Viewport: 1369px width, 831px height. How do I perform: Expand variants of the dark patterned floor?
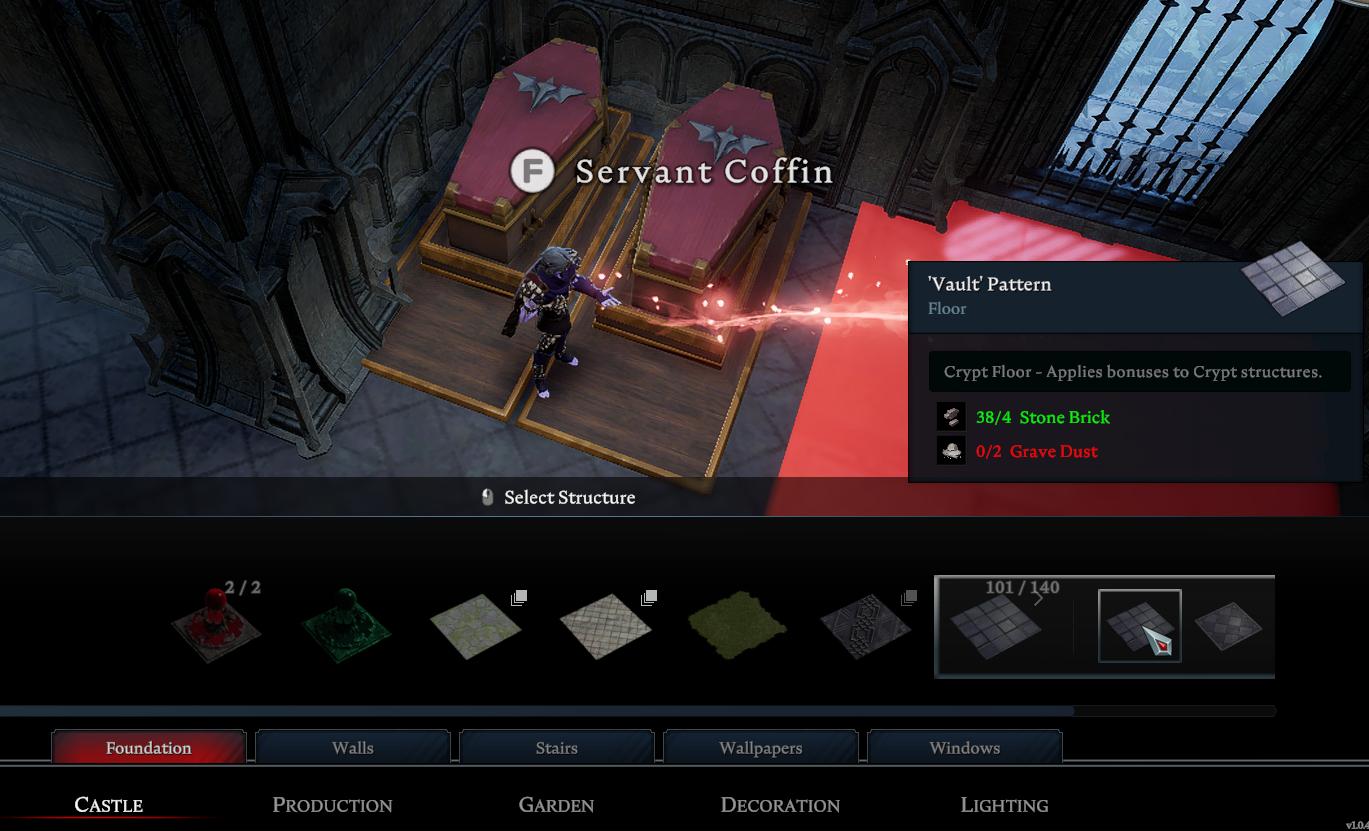tap(908, 597)
